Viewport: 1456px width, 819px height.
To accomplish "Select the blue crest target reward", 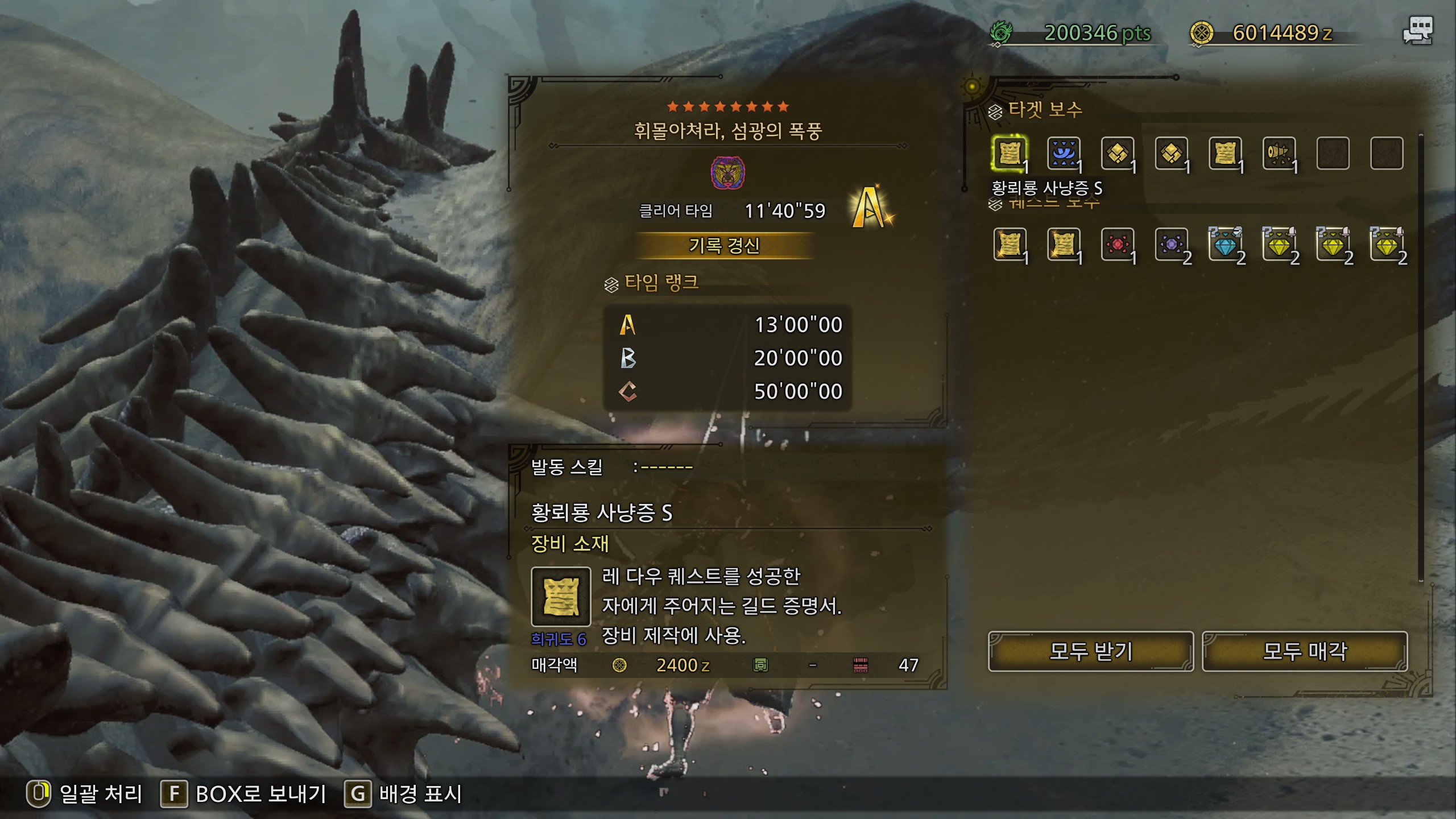I will (1063, 154).
